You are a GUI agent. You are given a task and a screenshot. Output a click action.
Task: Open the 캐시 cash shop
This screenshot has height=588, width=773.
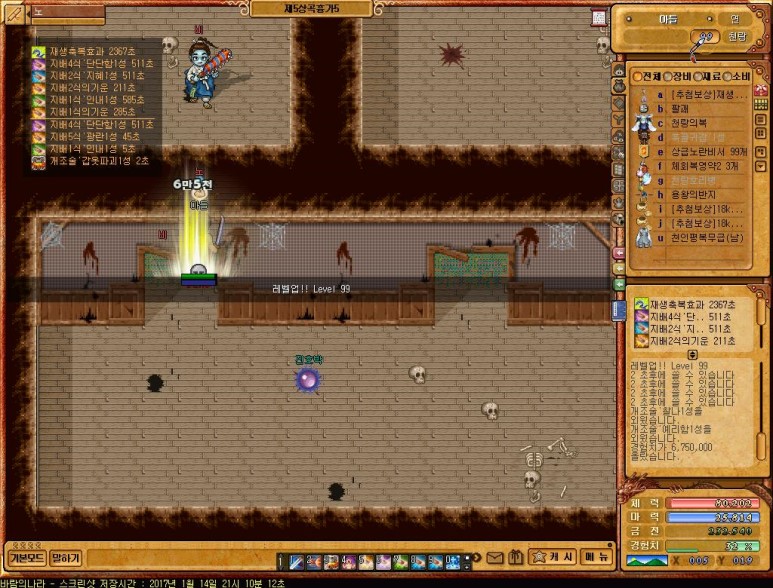click(x=552, y=557)
